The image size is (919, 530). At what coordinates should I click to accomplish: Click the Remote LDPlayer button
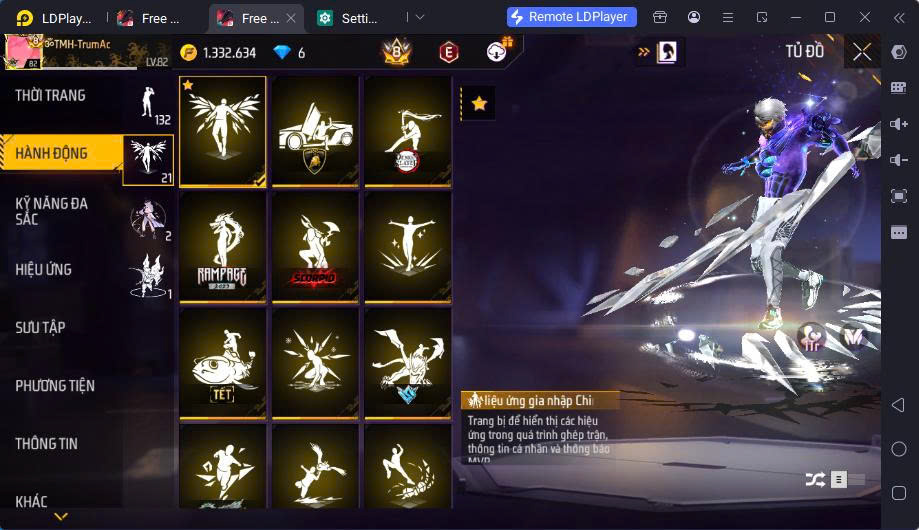coord(572,17)
